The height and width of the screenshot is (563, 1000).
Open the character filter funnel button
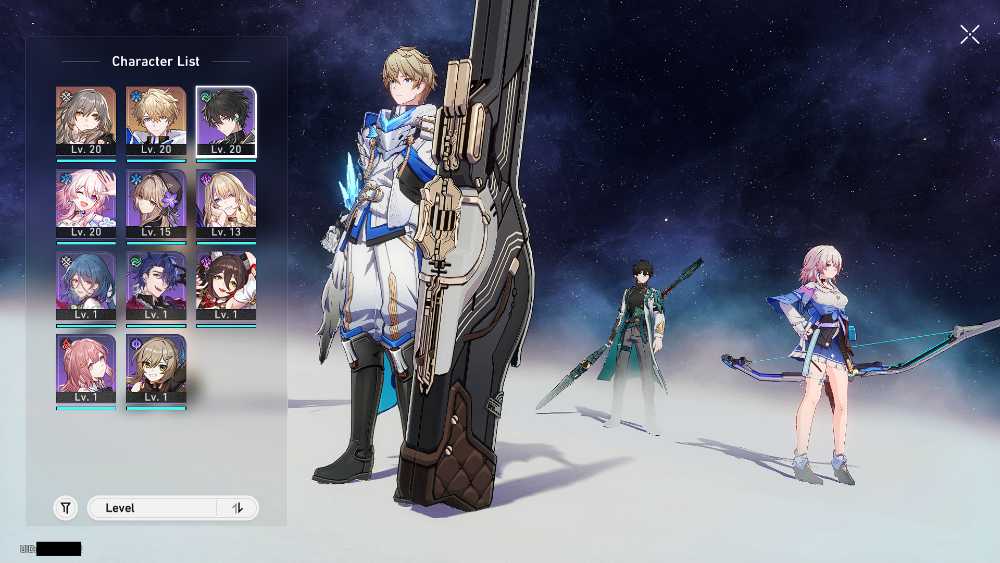(x=65, y=508)
